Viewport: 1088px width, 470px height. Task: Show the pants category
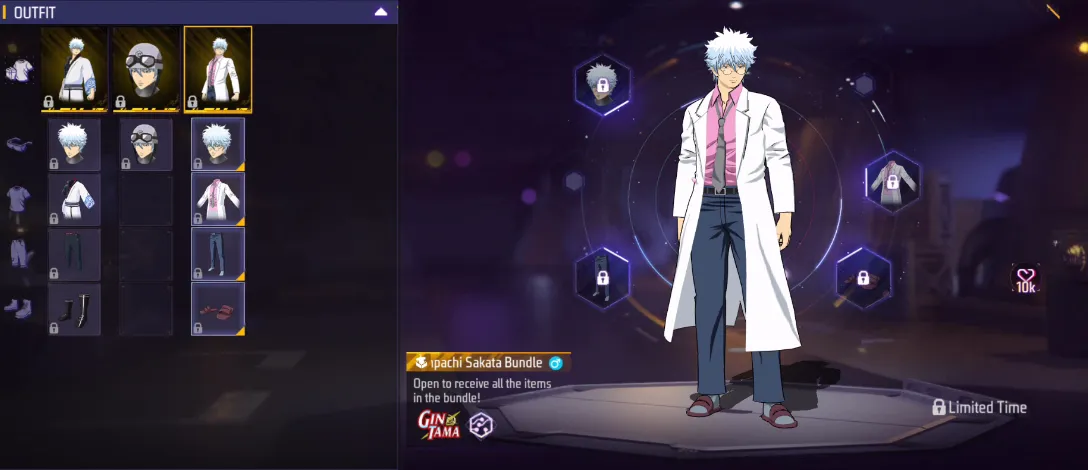(18, 253)
